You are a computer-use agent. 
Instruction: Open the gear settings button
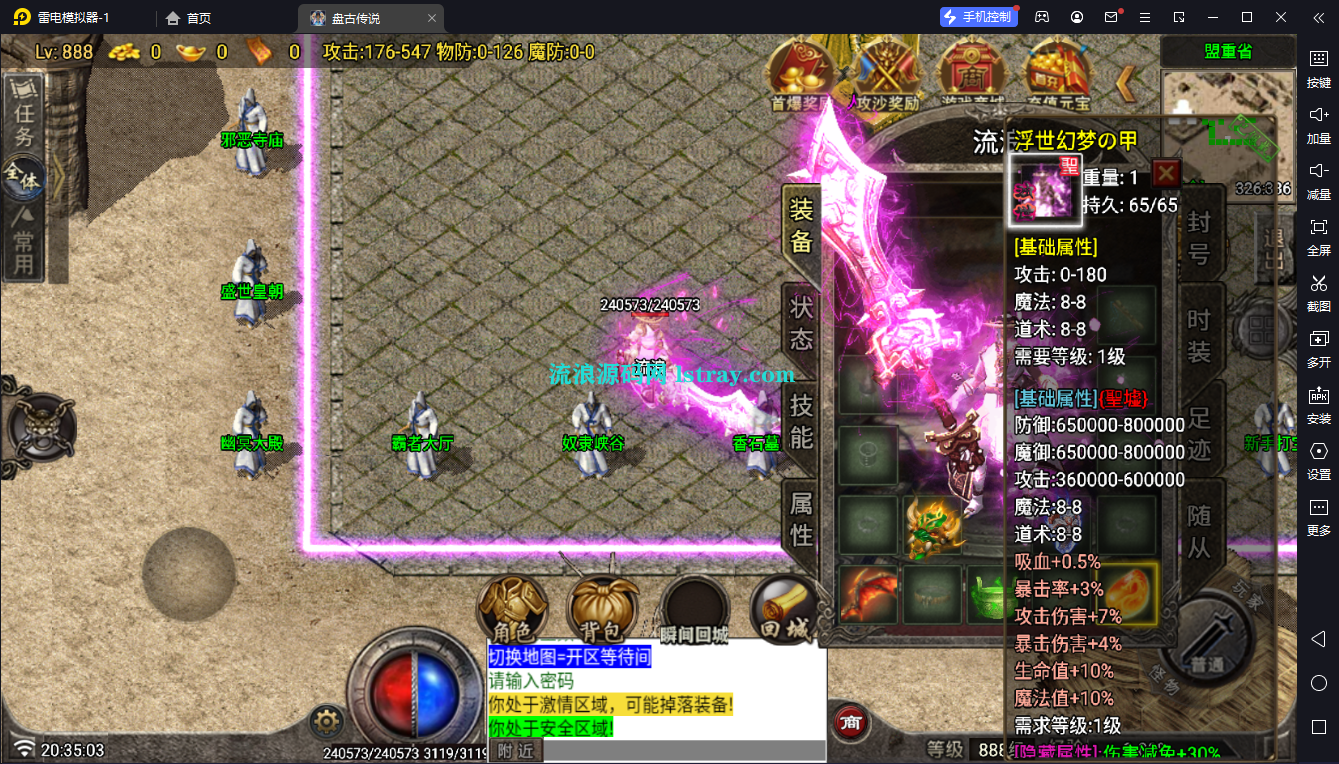coord(326,720)
